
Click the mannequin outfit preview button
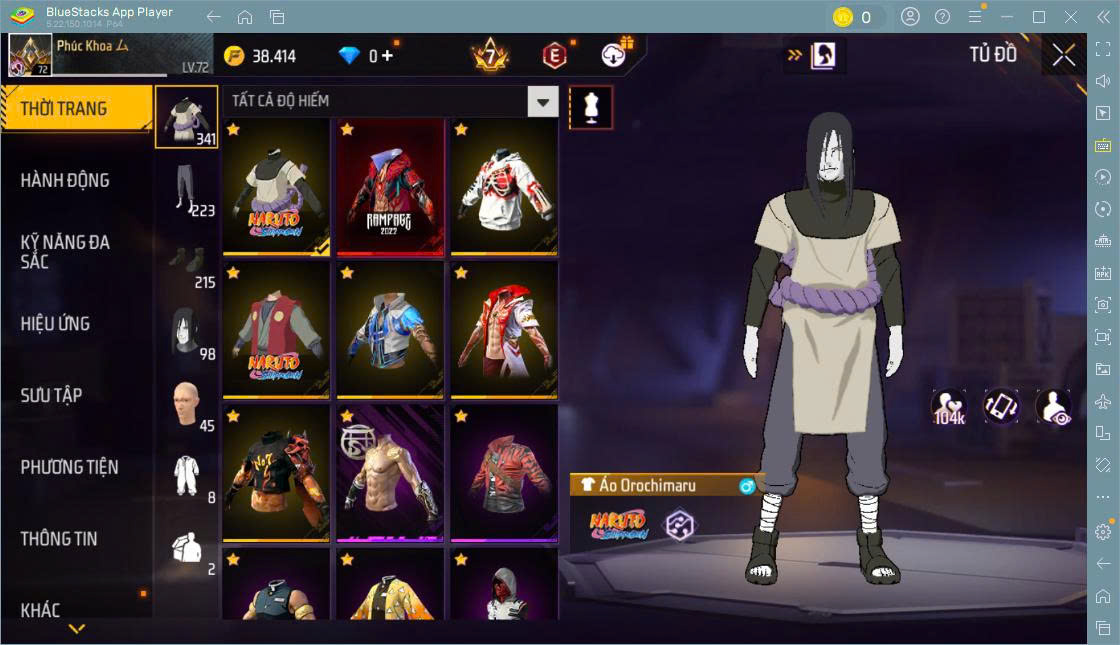point(591,107)
